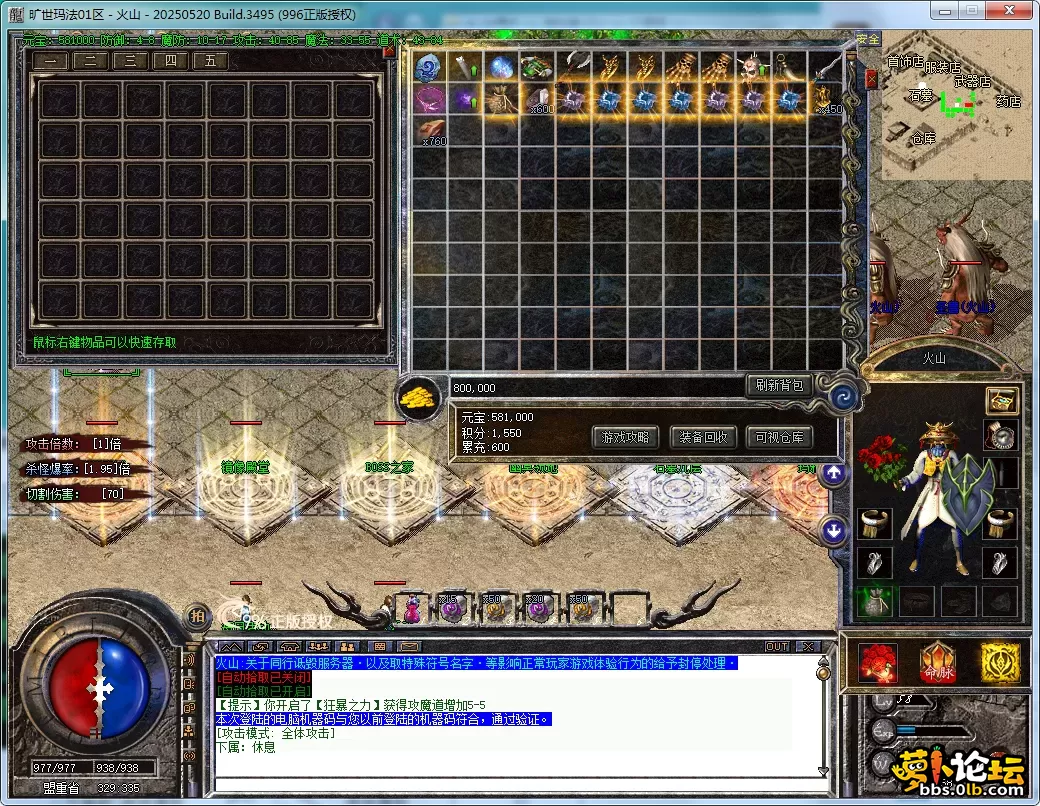Screen dimensions: 1040x806
Task: Click the 刷新背包 refresh bag button
Action: (x=780, y=385)
